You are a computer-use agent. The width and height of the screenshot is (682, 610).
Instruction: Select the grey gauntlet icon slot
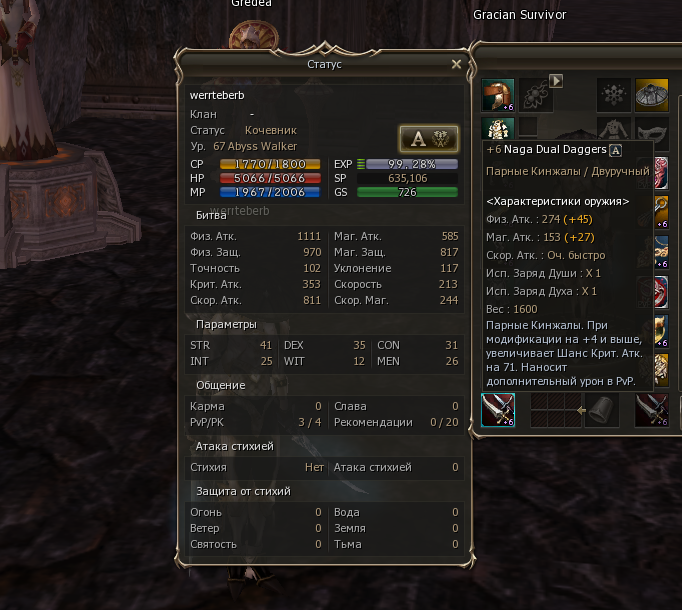(x=597, y=410)
